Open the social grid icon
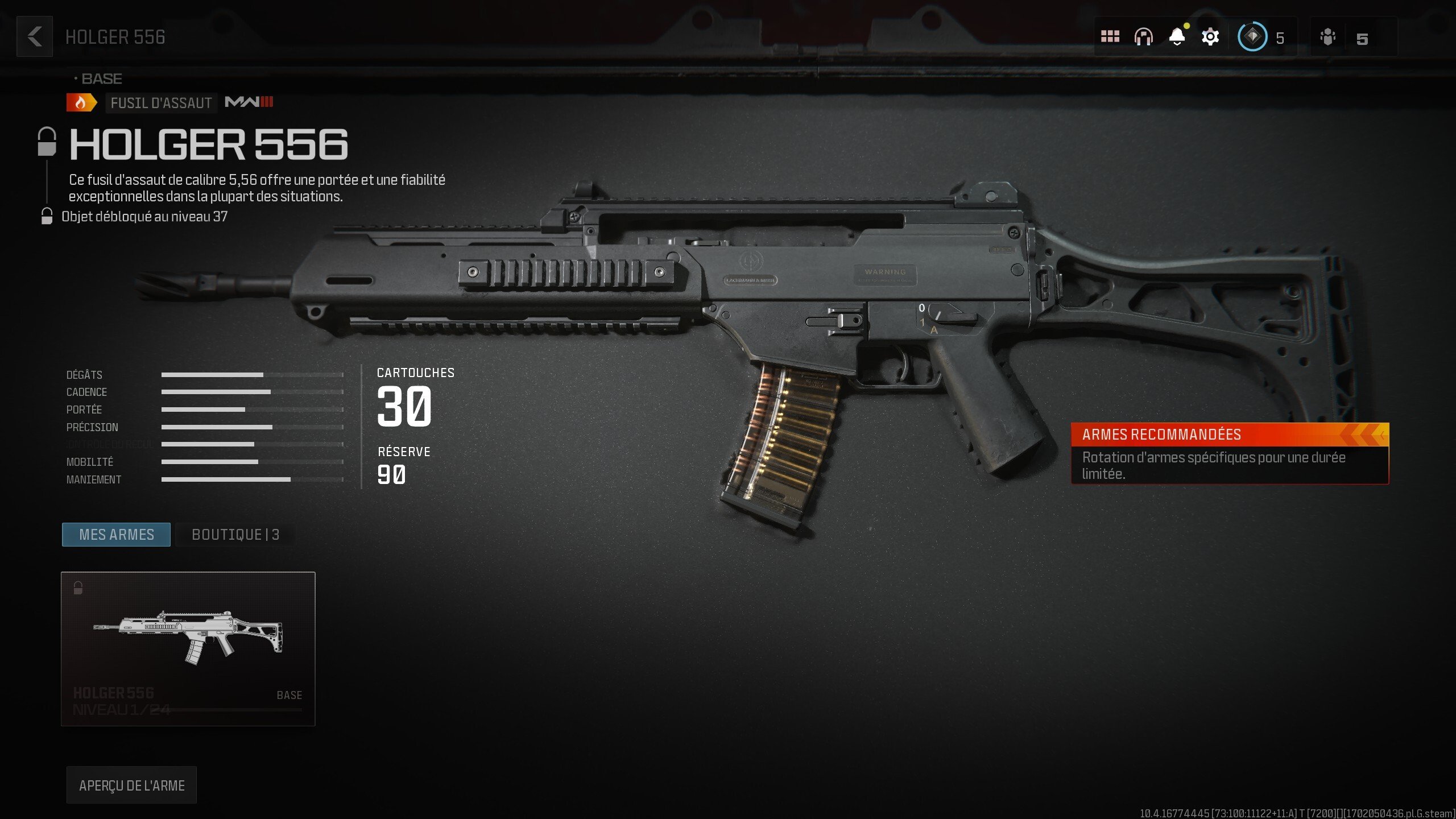This screenshot has width=1456, height=819. point(1111,36)
